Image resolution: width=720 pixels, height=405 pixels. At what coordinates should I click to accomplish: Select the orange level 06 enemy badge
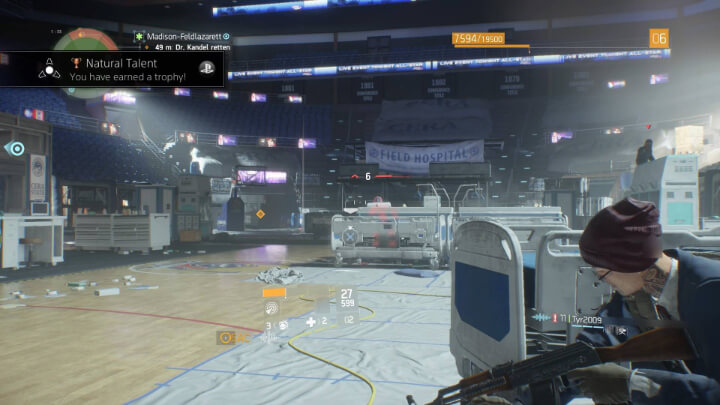[x=659, y=39]
